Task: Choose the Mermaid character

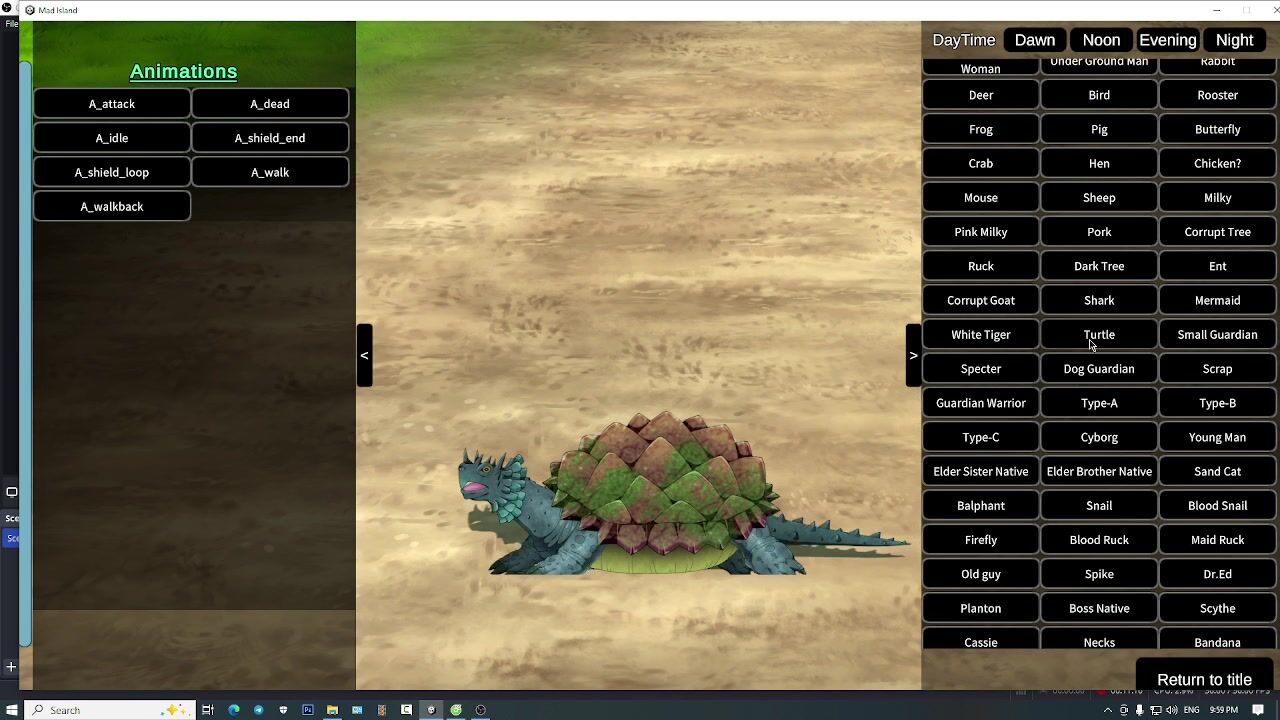Action: coord(1217,300)
